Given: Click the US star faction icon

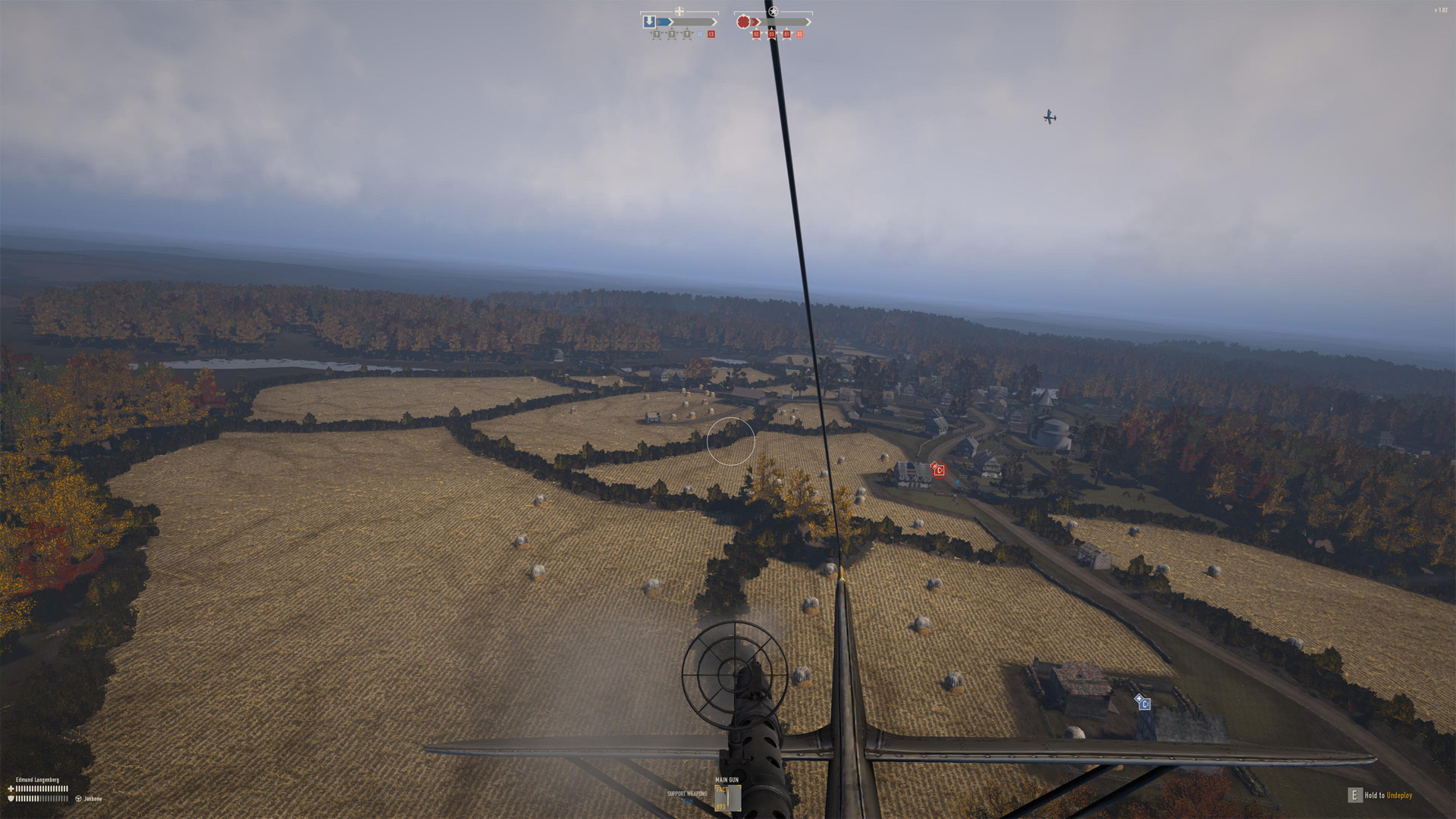Looking at the screenshot, I should pyautogui.click(x=773, y=11).
